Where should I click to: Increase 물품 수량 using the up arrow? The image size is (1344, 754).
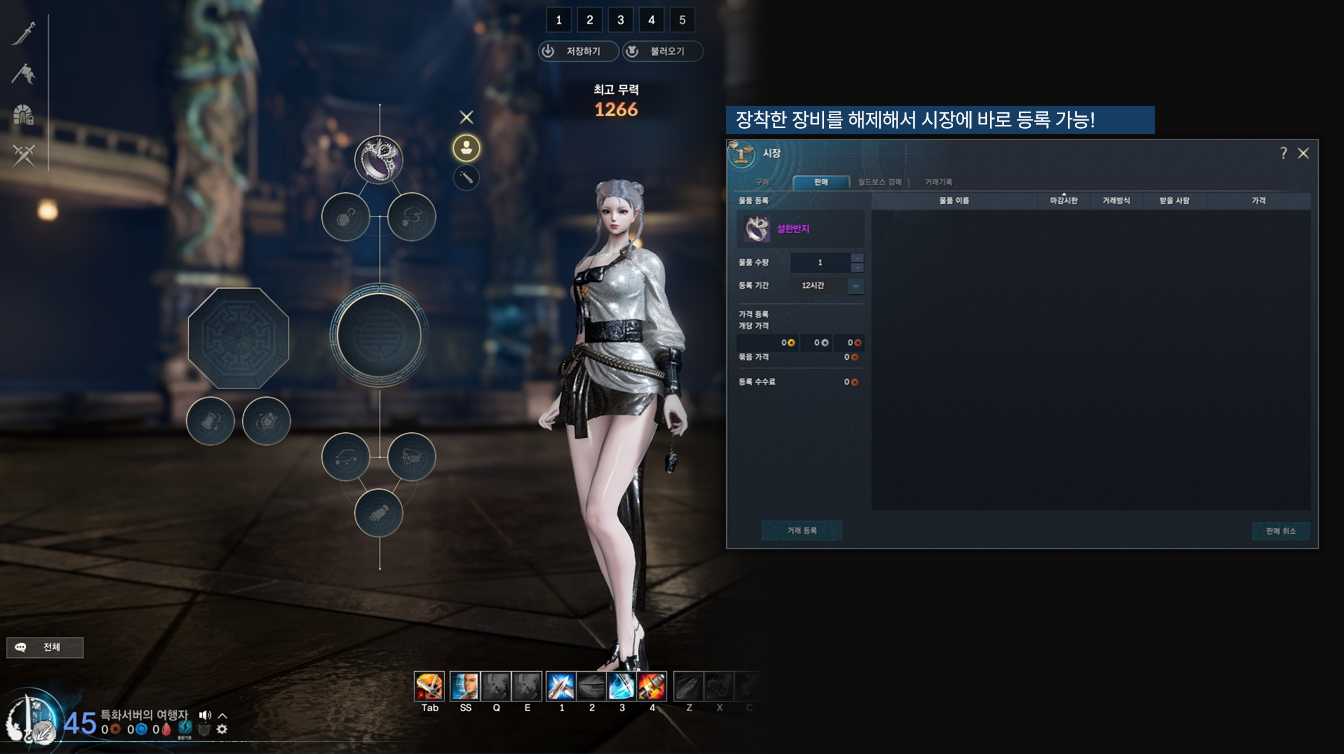857,258
